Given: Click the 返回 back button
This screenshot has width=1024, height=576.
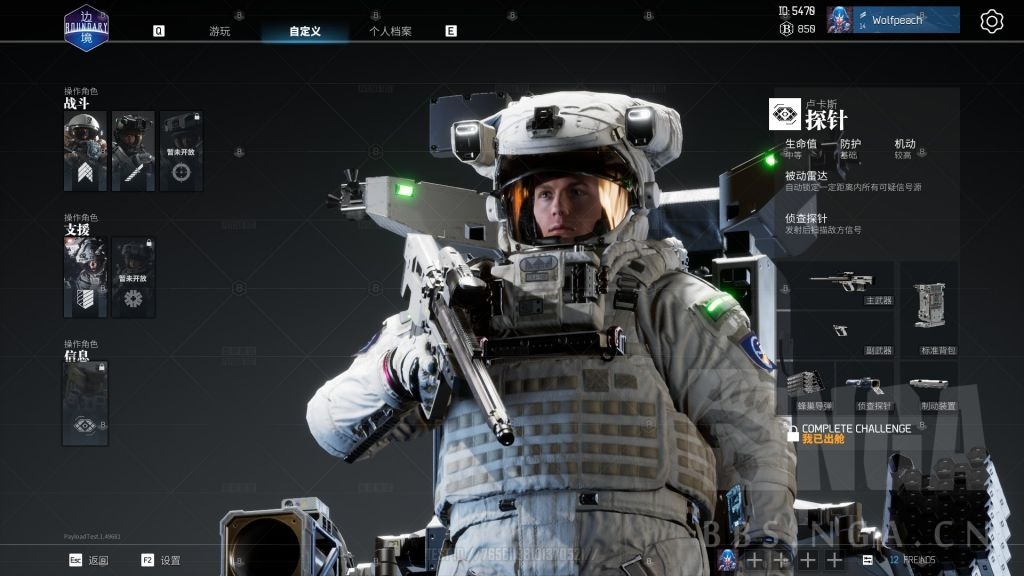Looking at the screenshot, I should pyautogui.click(x=88, y=561).
